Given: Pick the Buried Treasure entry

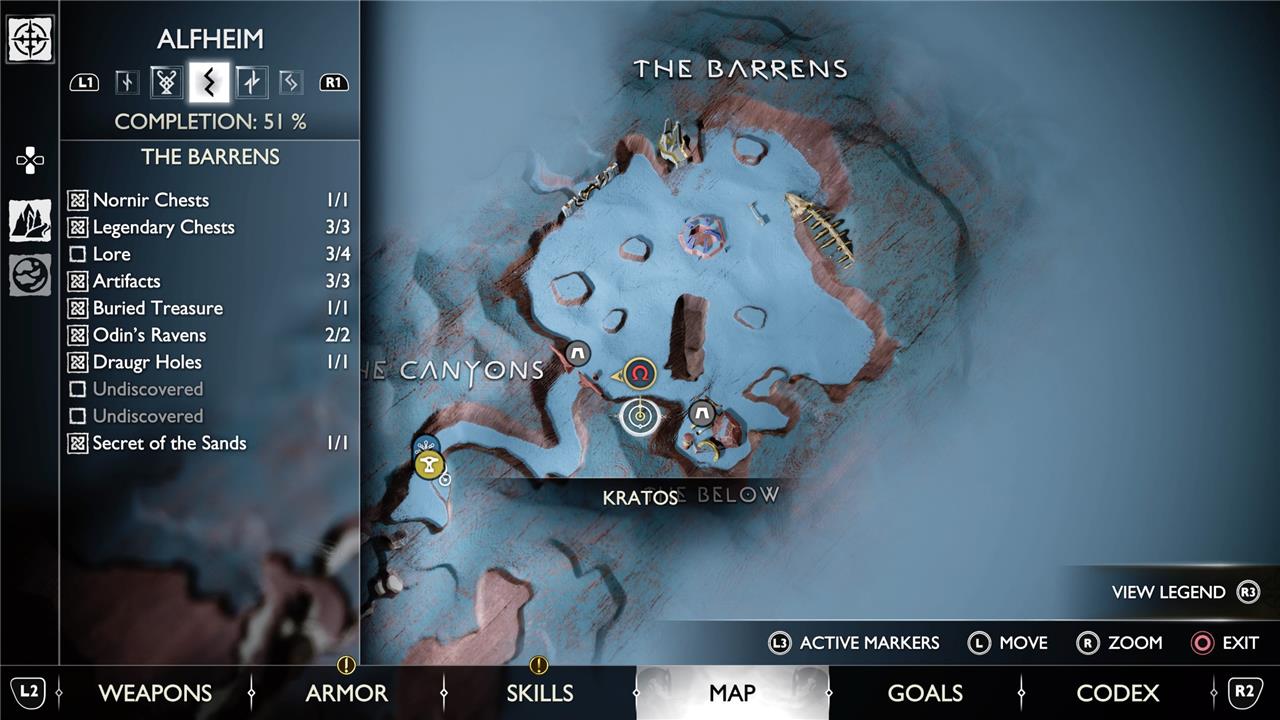Looking at the screenshot, I should pos(157,308).
